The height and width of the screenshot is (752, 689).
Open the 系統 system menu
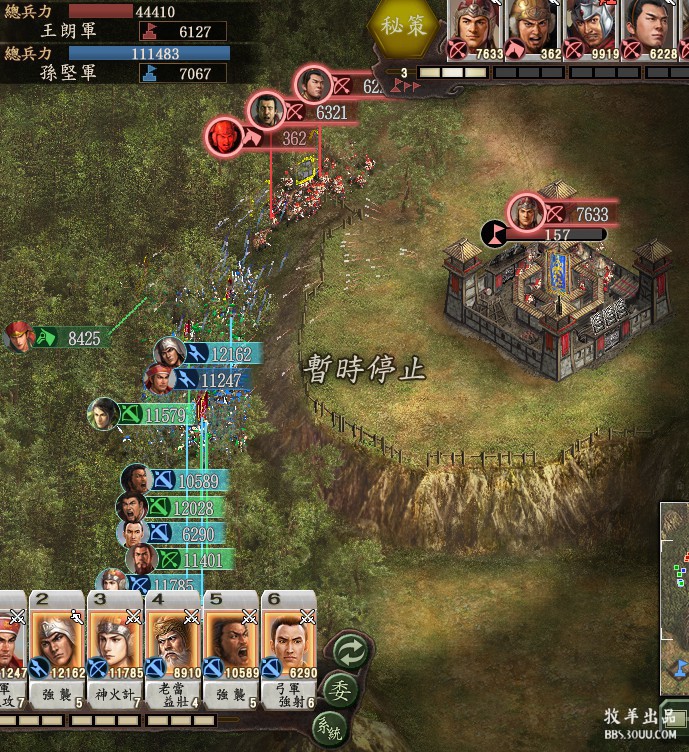click(328, 727)
